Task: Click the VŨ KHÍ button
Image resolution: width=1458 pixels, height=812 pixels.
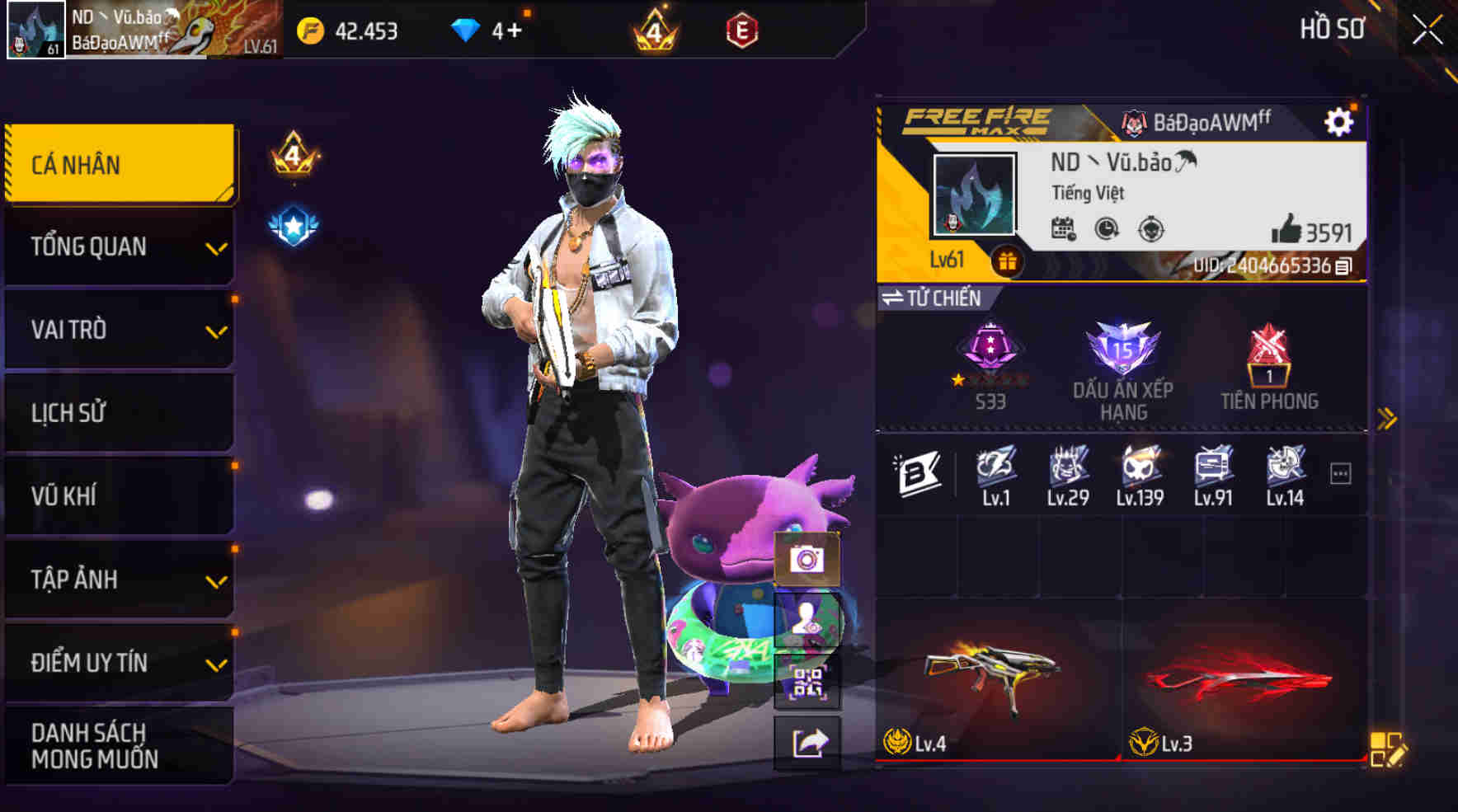Action: click(120, 495)
